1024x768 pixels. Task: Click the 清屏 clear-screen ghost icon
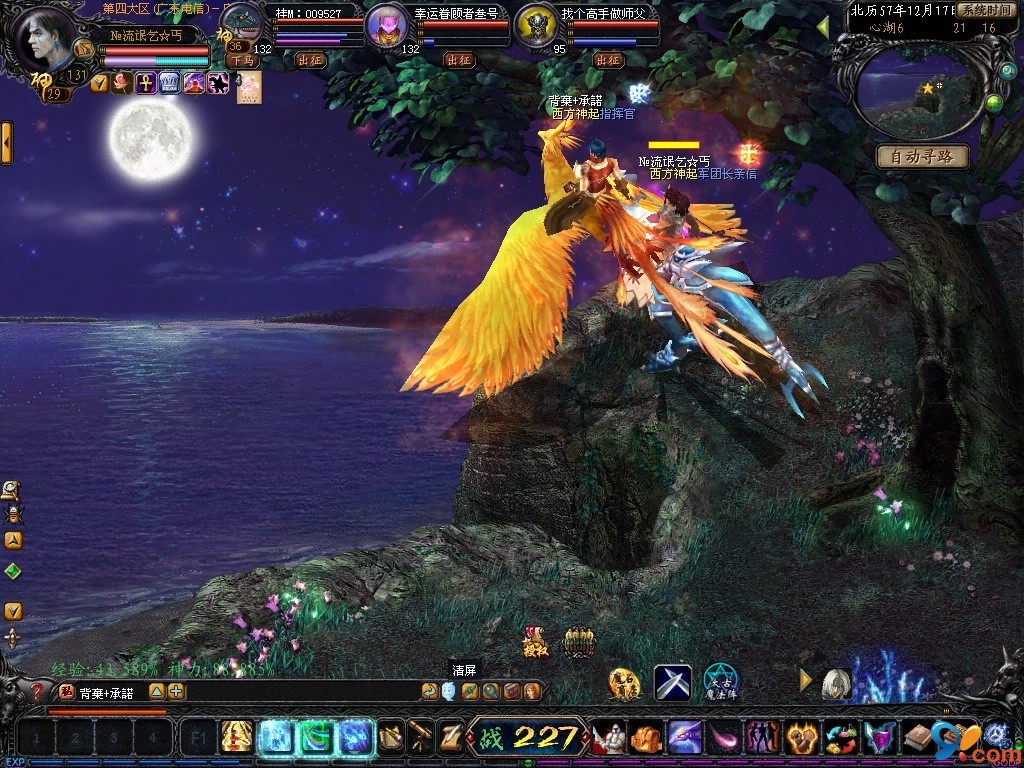pos(448,691)
